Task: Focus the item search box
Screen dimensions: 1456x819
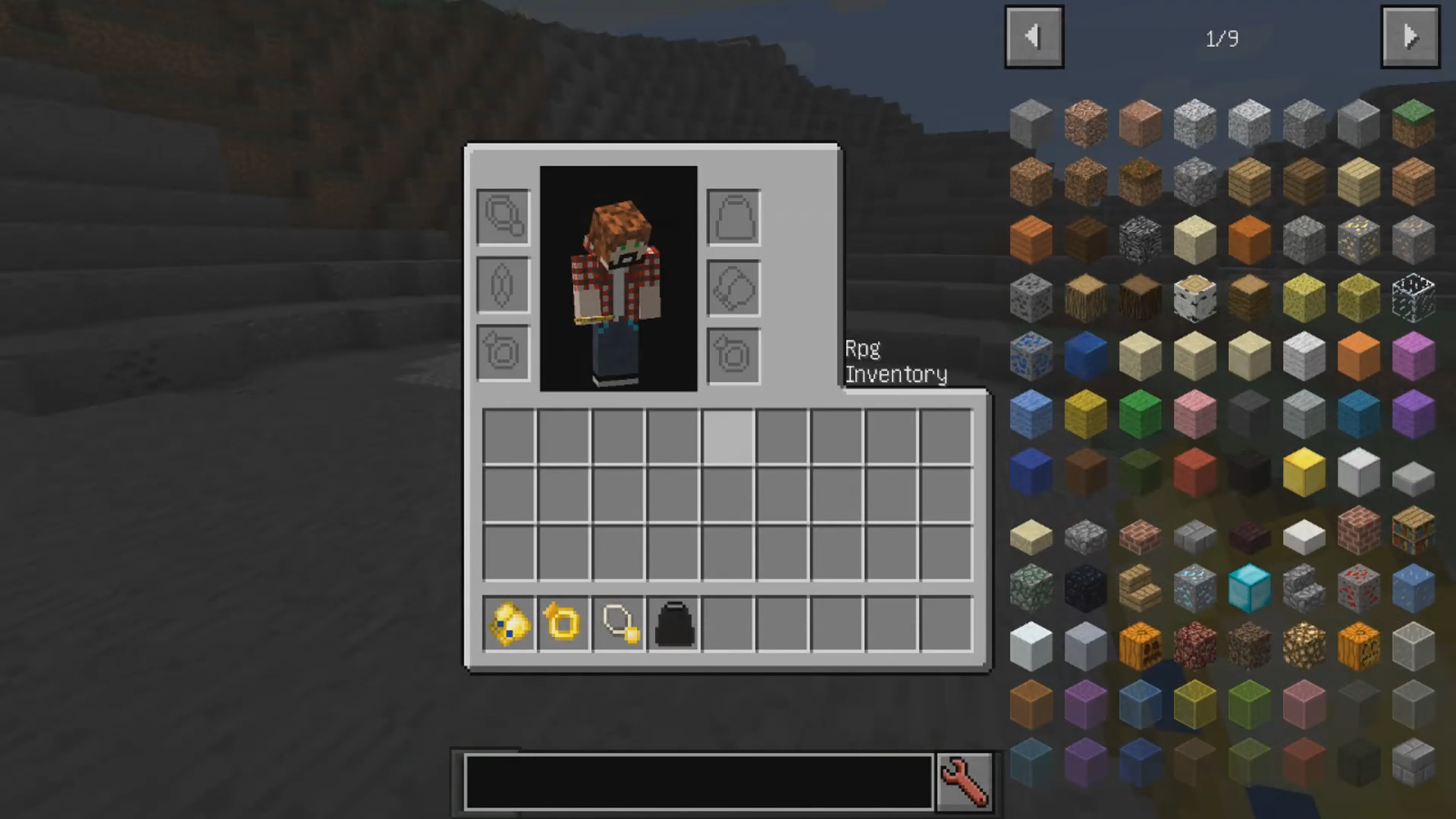Action: click(698, 782)
